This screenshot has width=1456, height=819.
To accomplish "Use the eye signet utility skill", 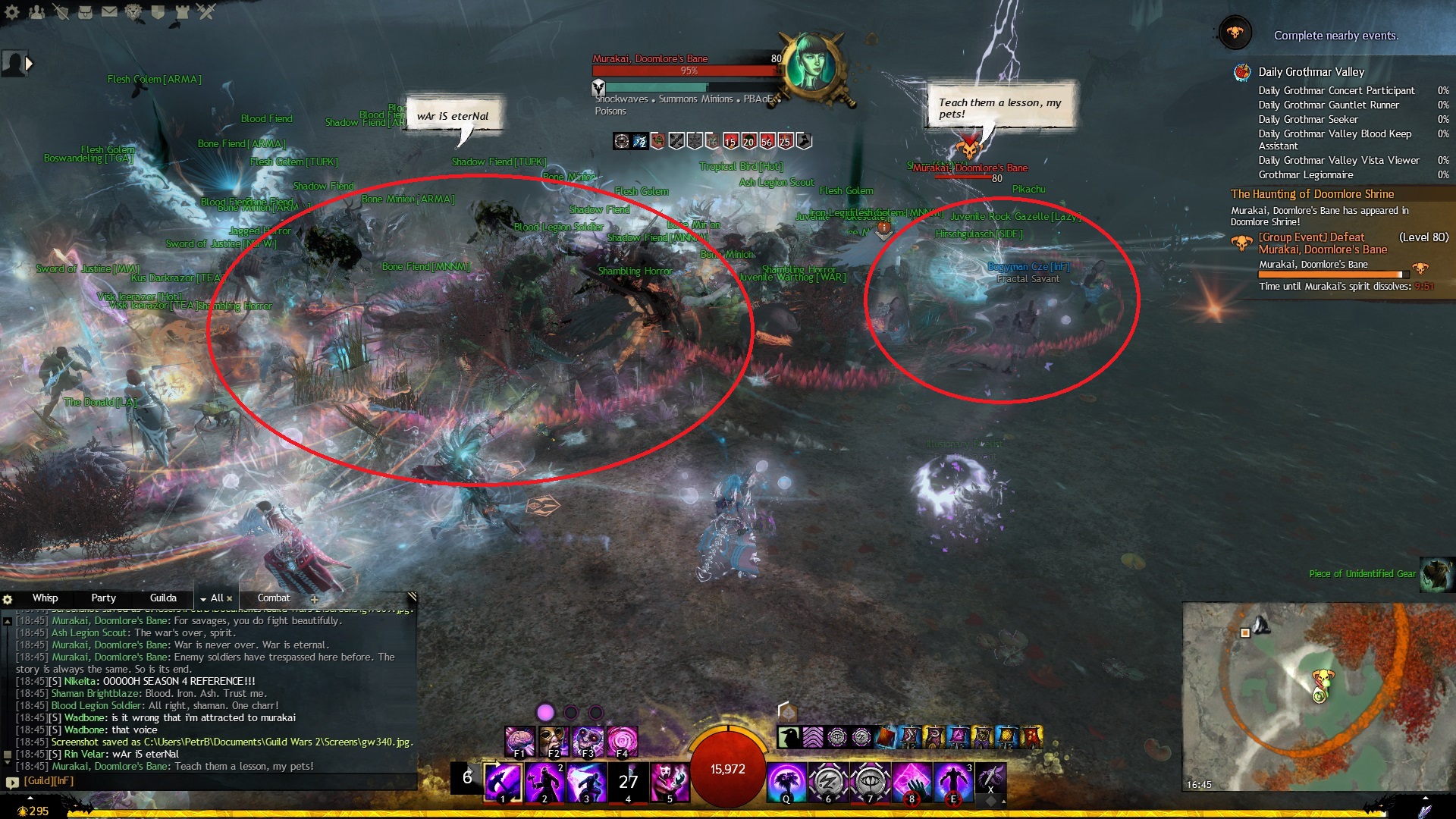I will click(x=870, y=783).
